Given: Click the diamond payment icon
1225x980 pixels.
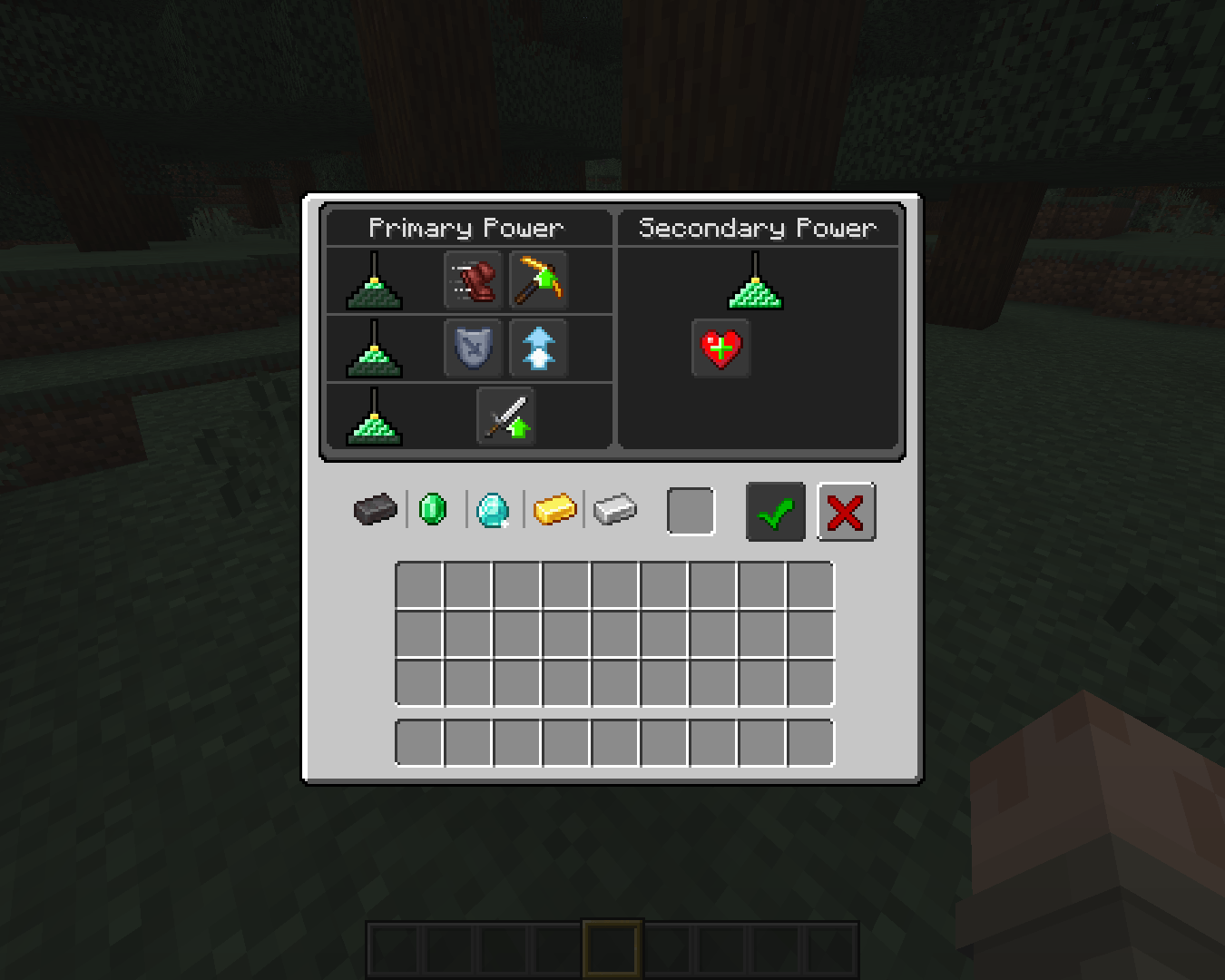Looking at the screenshot, I should coord(493,510).
